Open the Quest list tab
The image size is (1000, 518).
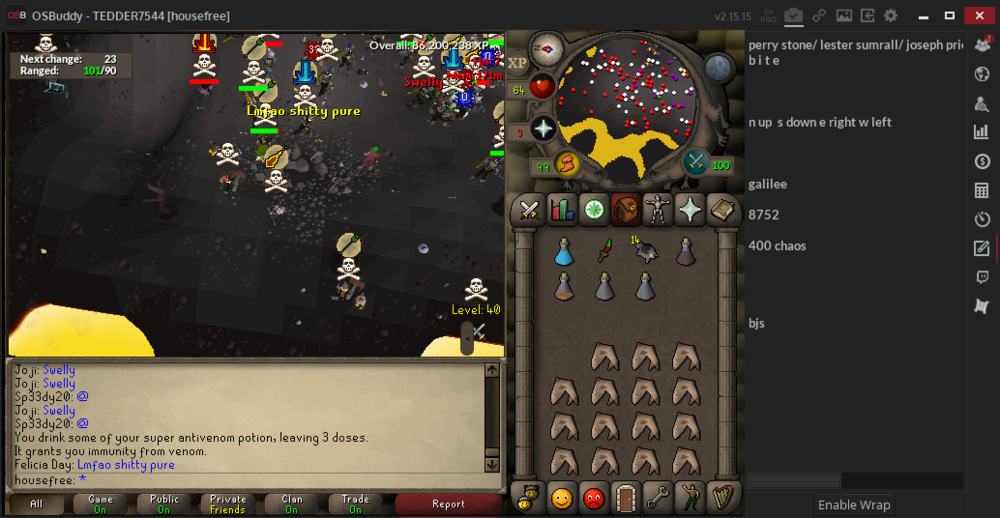point(594,210)
